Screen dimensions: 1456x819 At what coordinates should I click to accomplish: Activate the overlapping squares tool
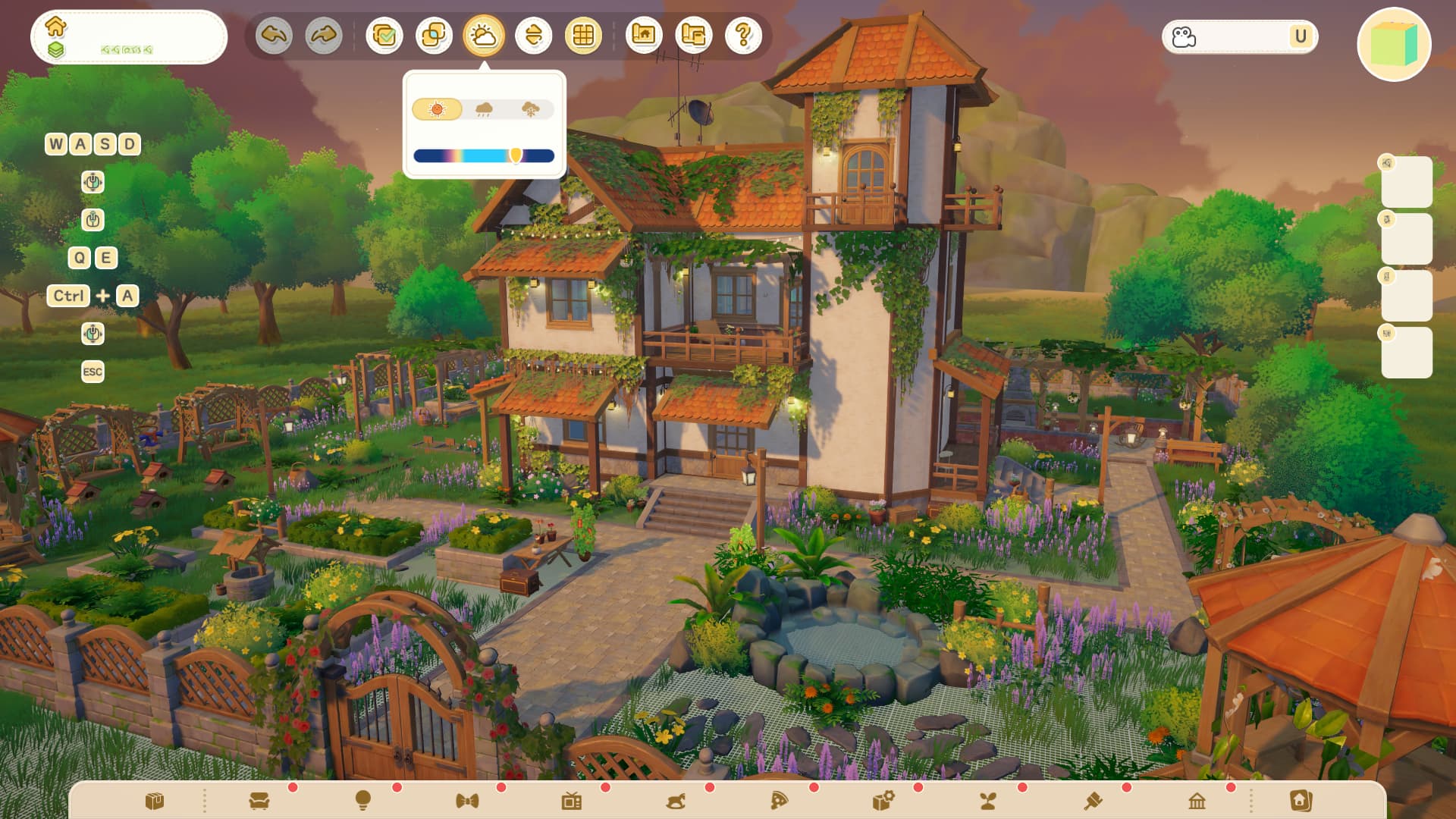434,36
